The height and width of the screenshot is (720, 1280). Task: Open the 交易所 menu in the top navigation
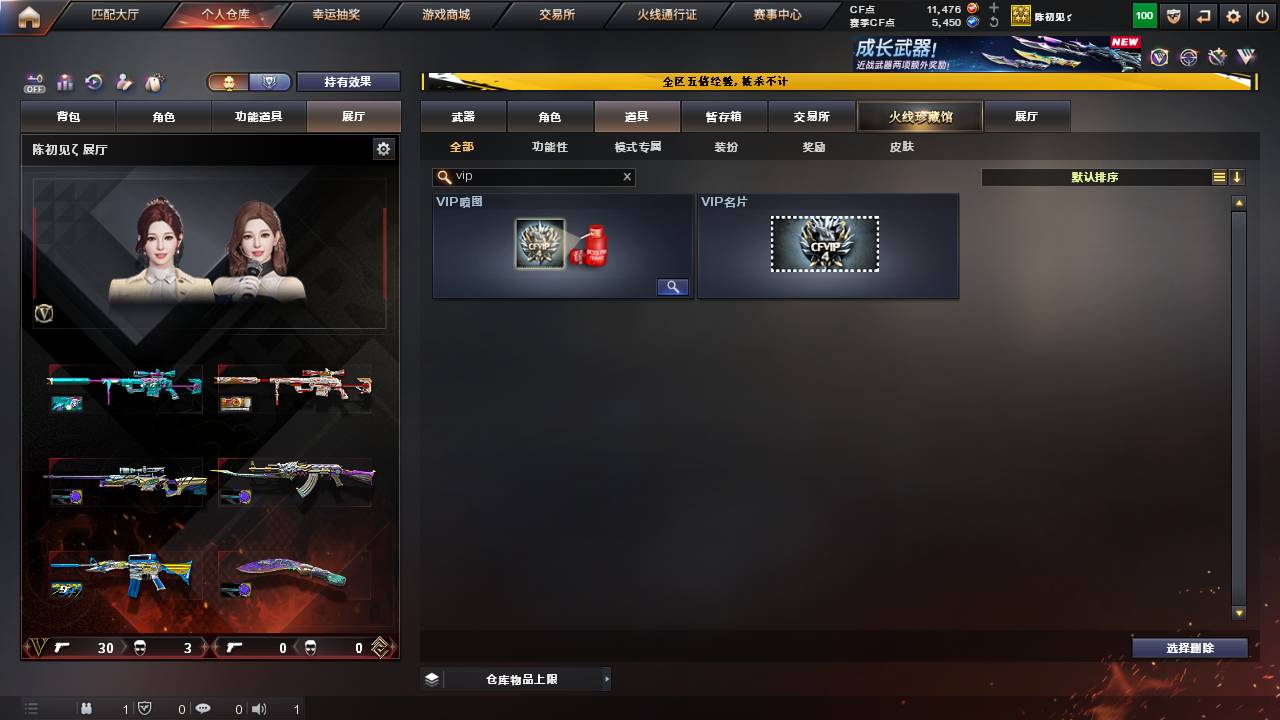(x=554, y=14)
